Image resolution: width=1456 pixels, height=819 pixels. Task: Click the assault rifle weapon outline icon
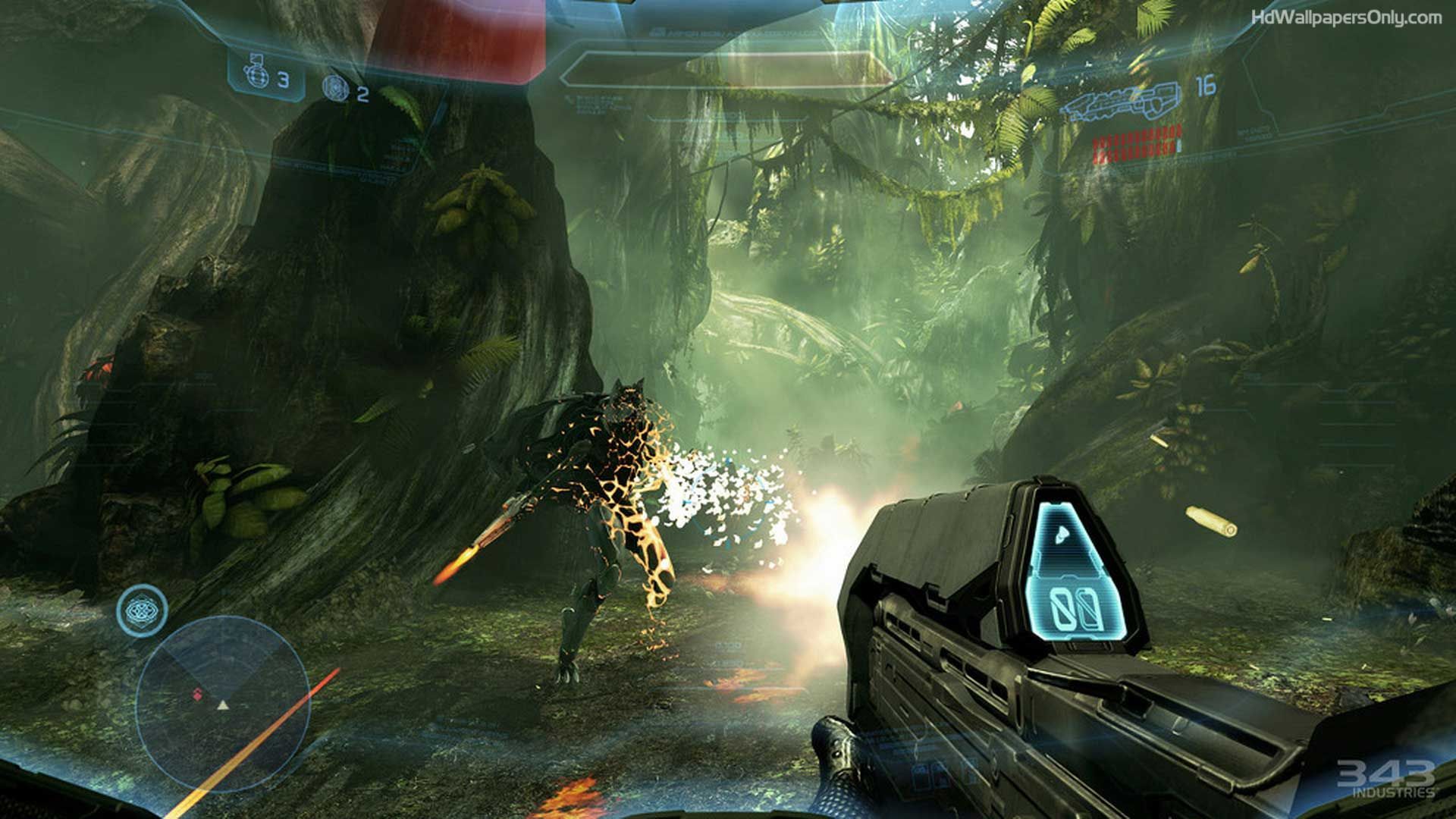click(x=1124, y=105)
